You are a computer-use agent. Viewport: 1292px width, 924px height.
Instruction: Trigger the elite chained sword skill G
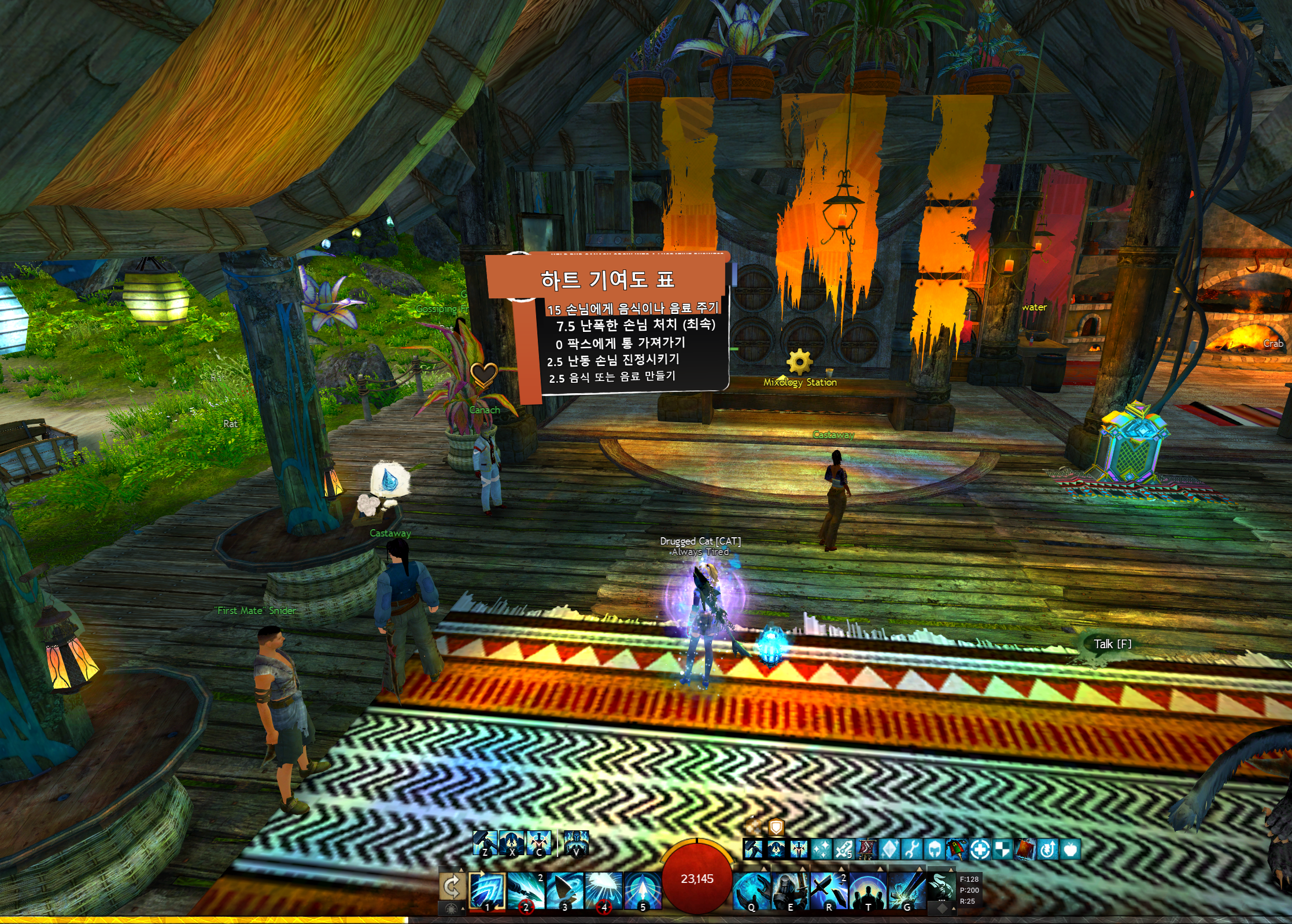906,890
